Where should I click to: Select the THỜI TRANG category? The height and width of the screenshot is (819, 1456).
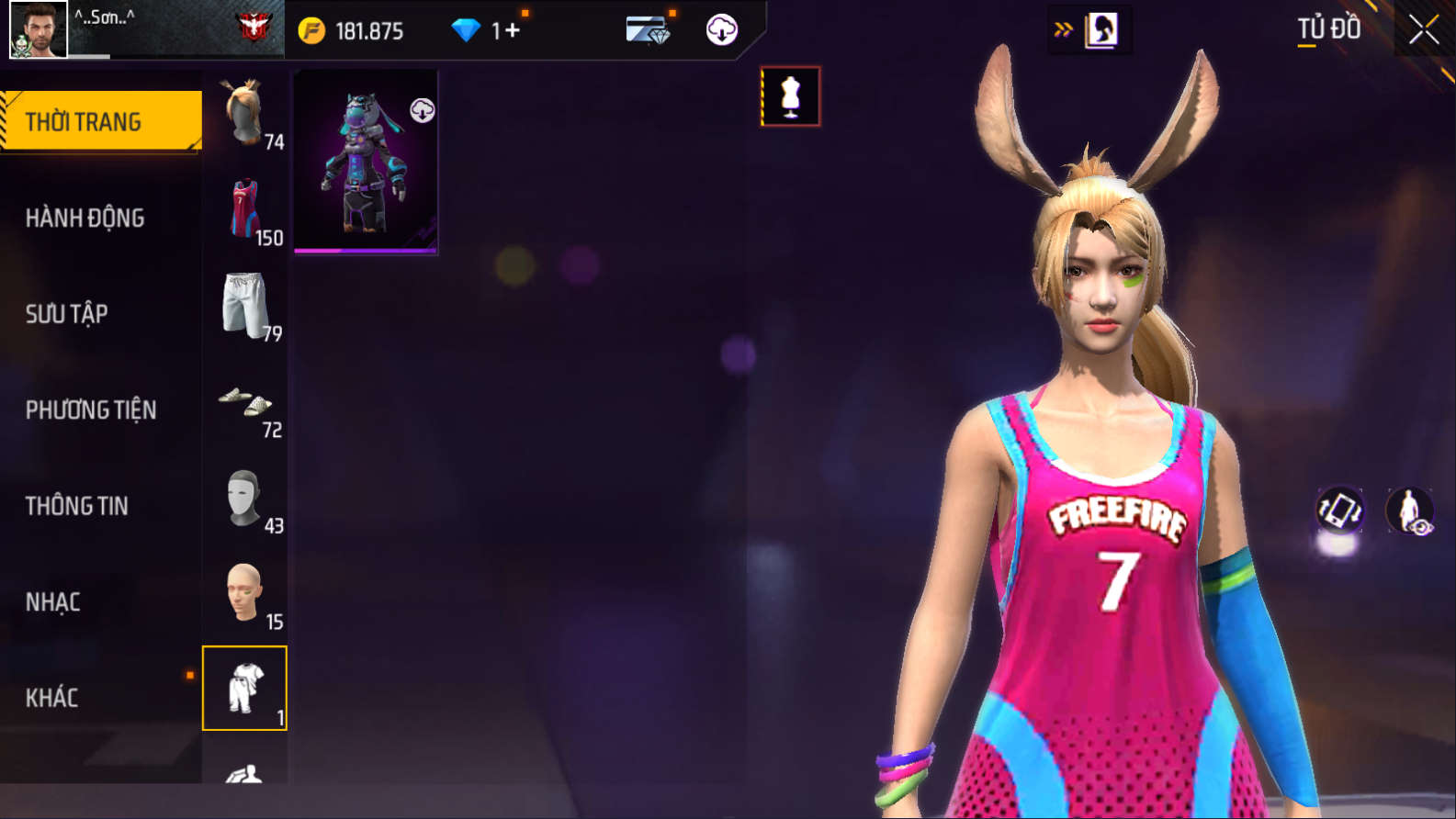coord(100,121)
